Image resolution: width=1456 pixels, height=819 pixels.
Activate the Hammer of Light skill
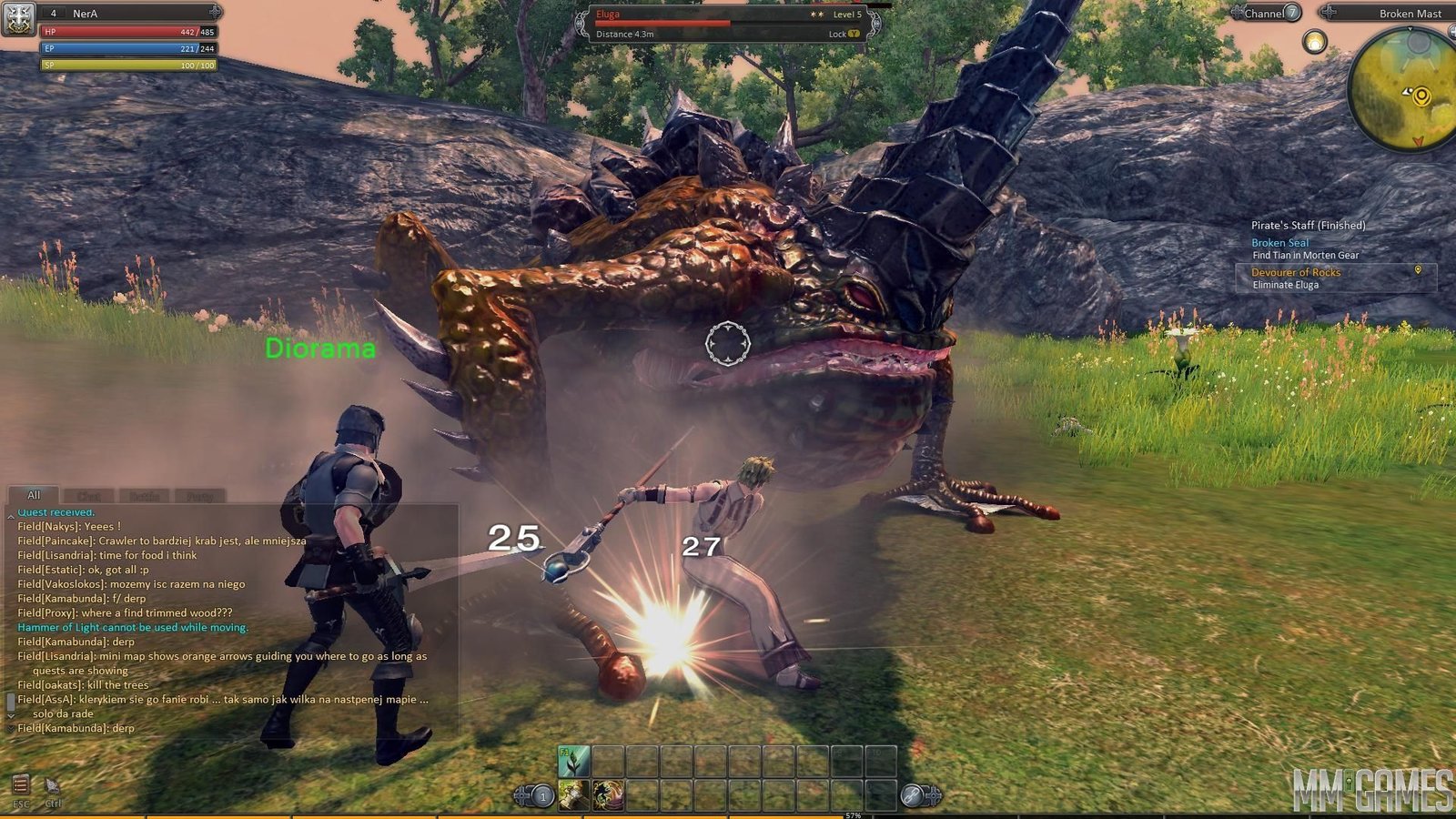pos(574,795)
